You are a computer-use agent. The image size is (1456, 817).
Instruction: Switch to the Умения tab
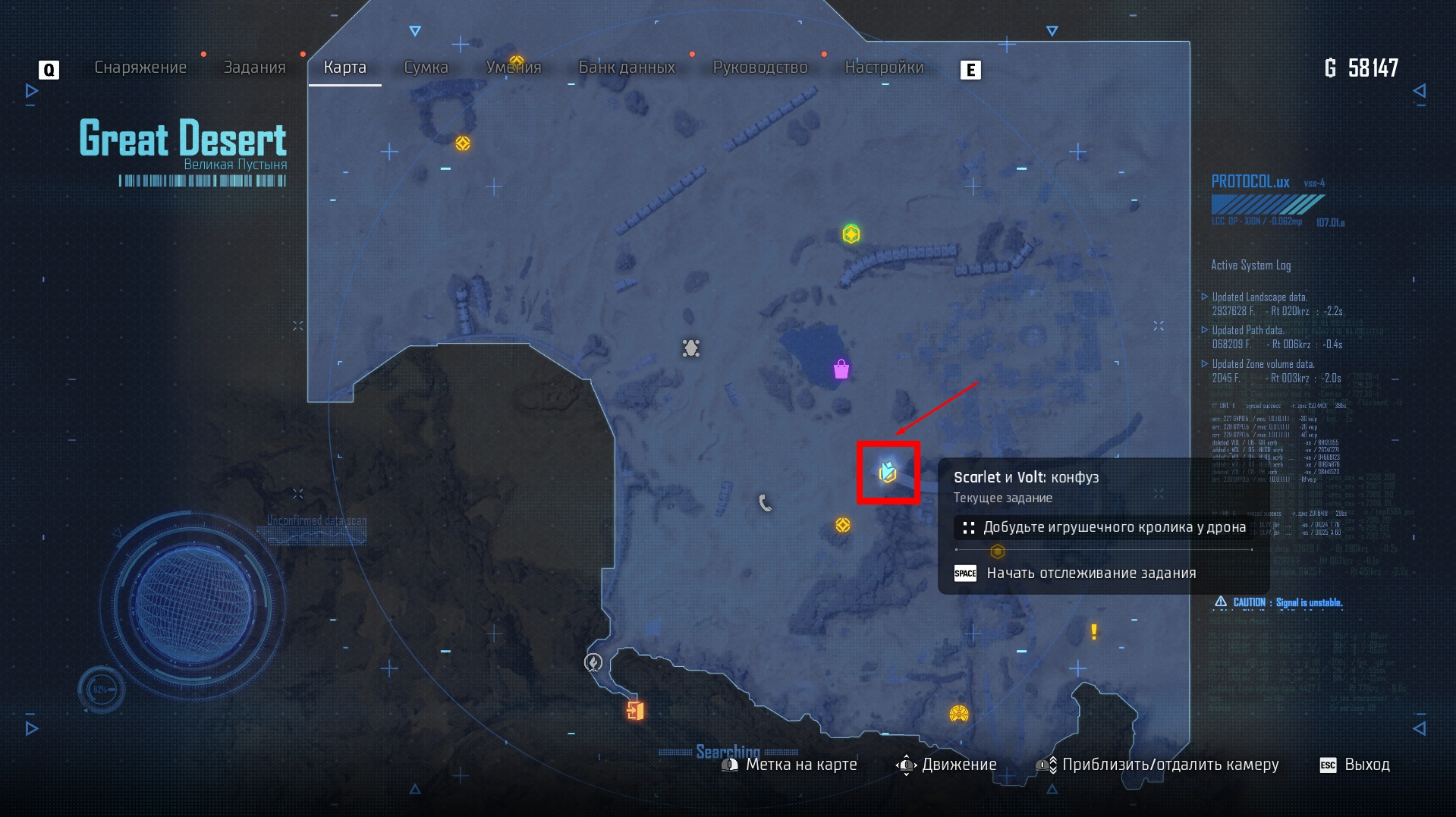tap(514, 68)
